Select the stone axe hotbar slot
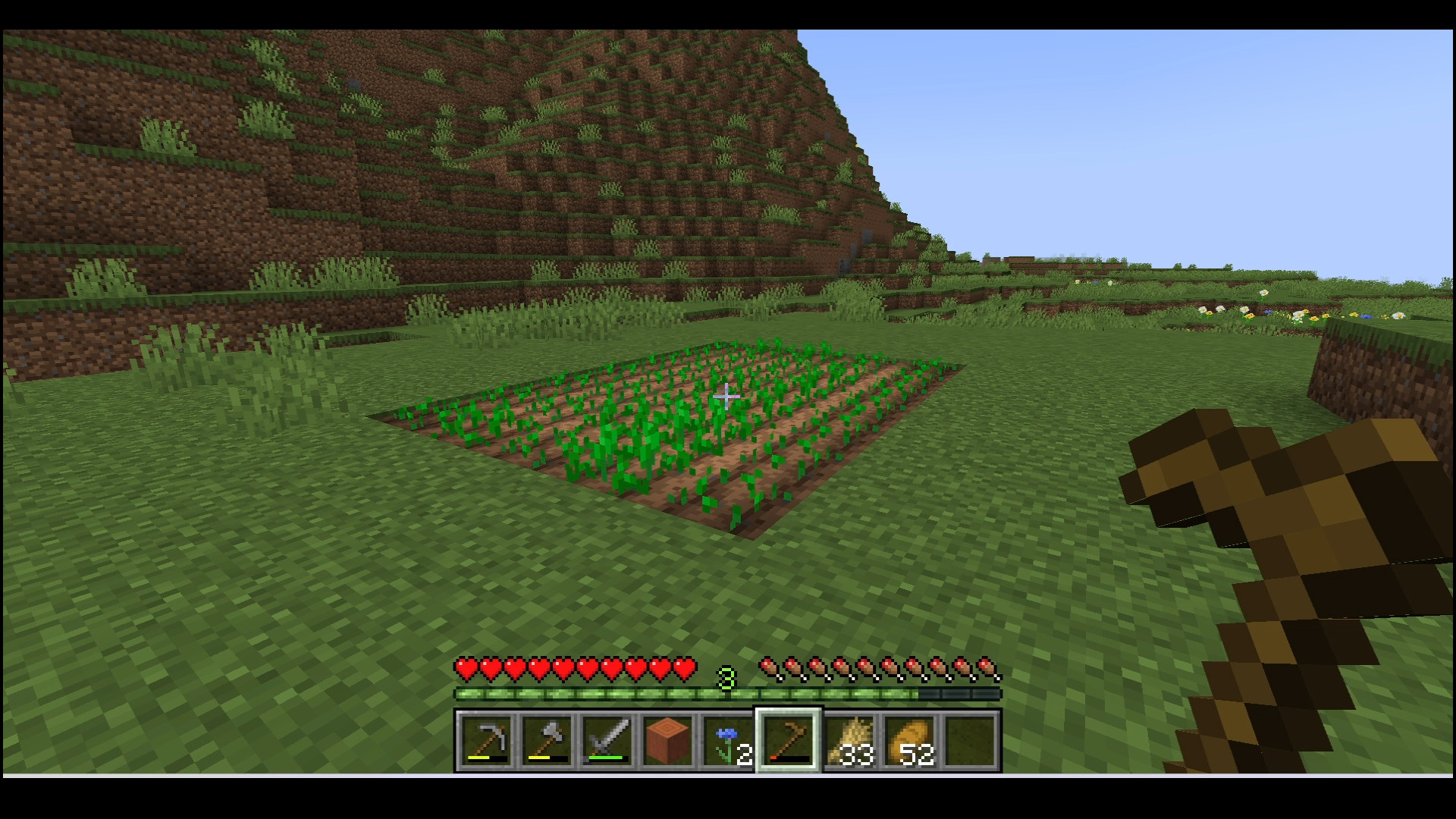Viewport: 1456px width, 819px height. click(546, 740)
